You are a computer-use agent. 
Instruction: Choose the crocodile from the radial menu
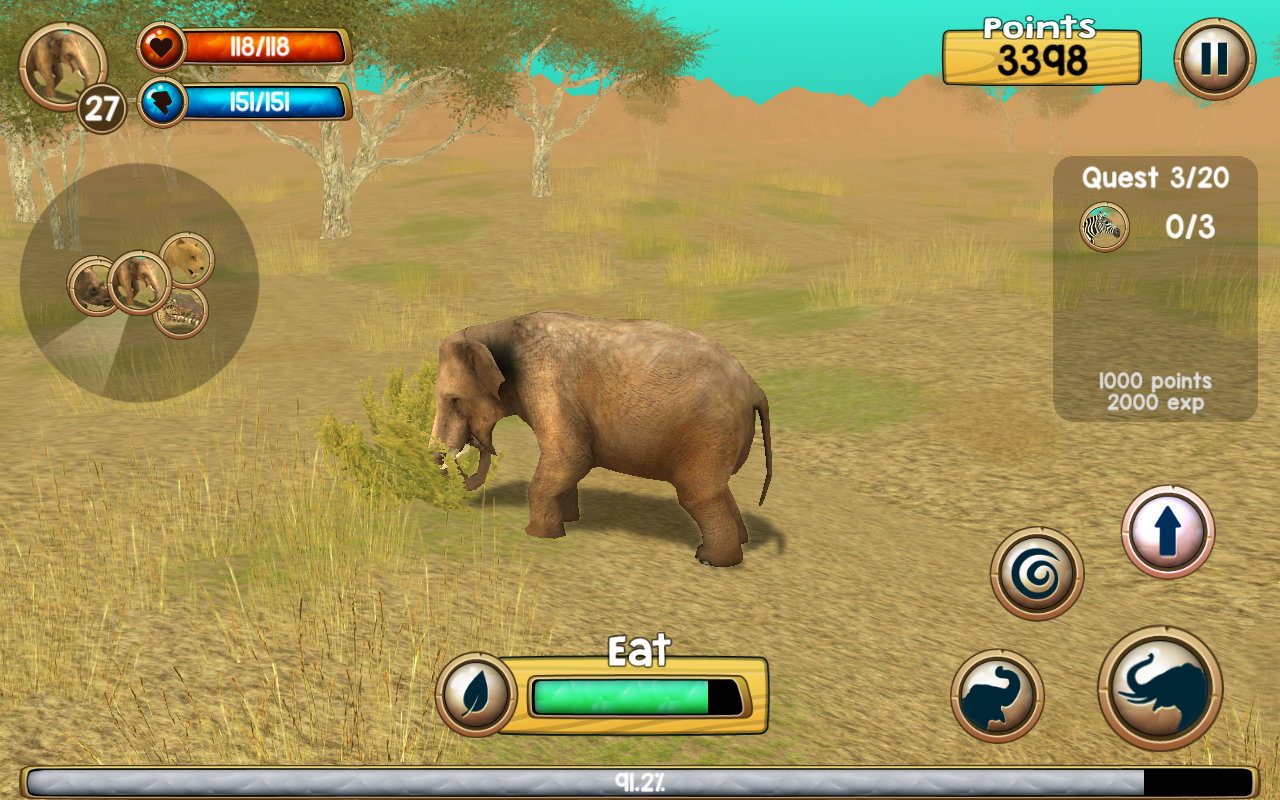[181, 314]
